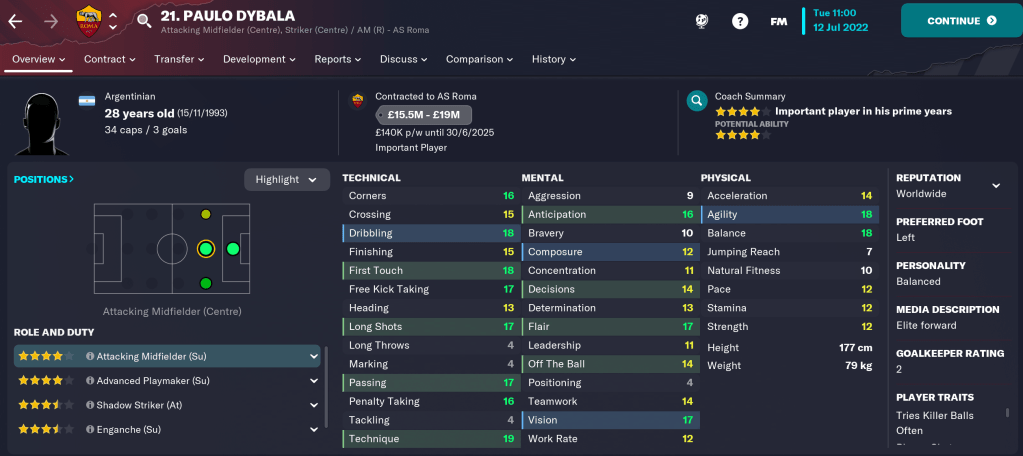The image size is (1023, 456).
Task: Open the Comparison dropdown menu
Action: [x=479, y=59]
